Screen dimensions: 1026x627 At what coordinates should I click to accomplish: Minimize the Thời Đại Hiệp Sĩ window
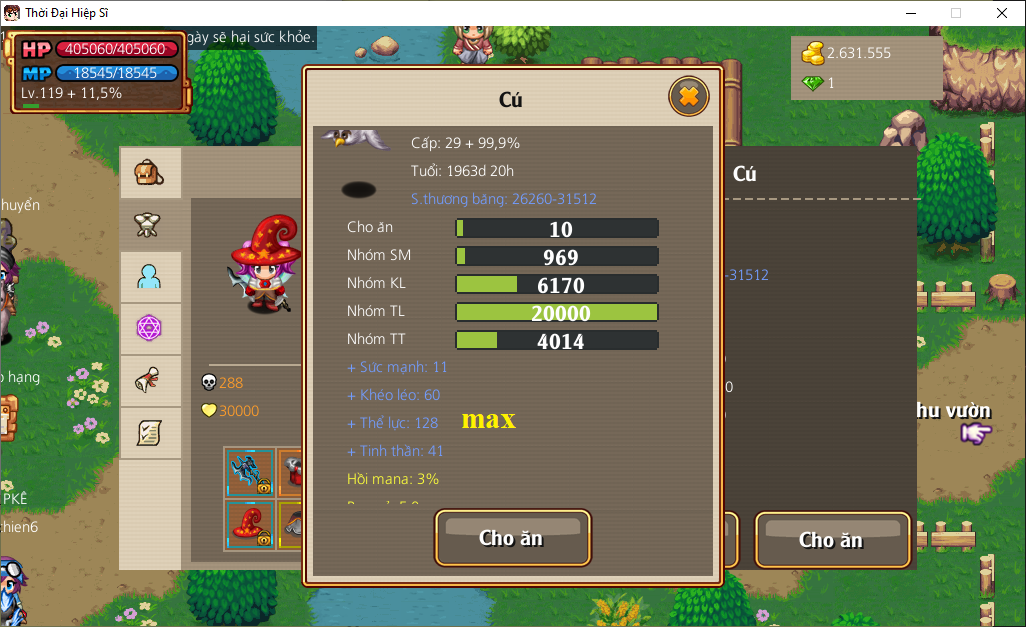click(x=910, y=13)
